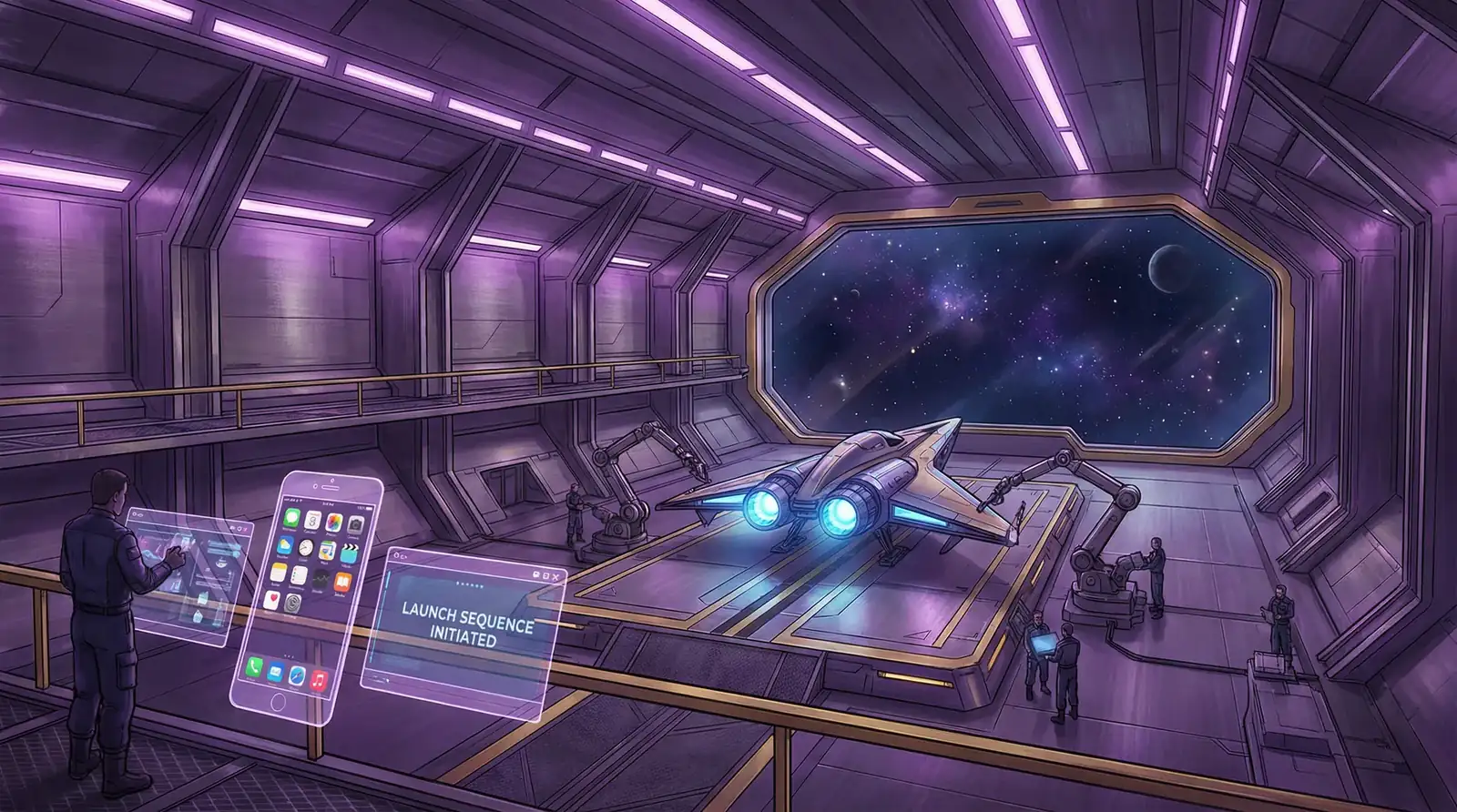The width and height of the screenshot is (1457, 812).
Task: Launch the Safari compass dock icon
Action: 296,675
